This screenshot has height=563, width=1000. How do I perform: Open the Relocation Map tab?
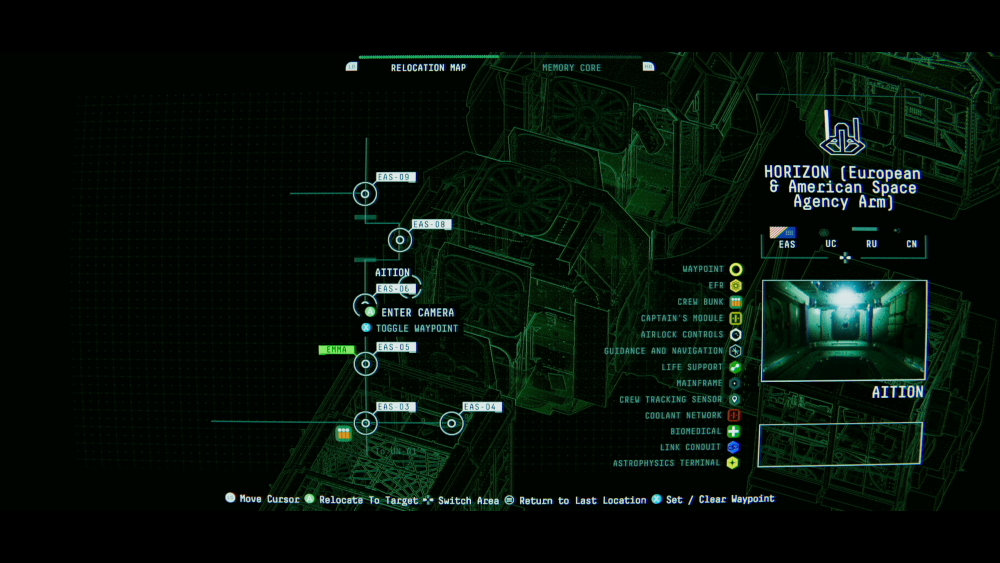pyautogui.click(x=428, y=68)
